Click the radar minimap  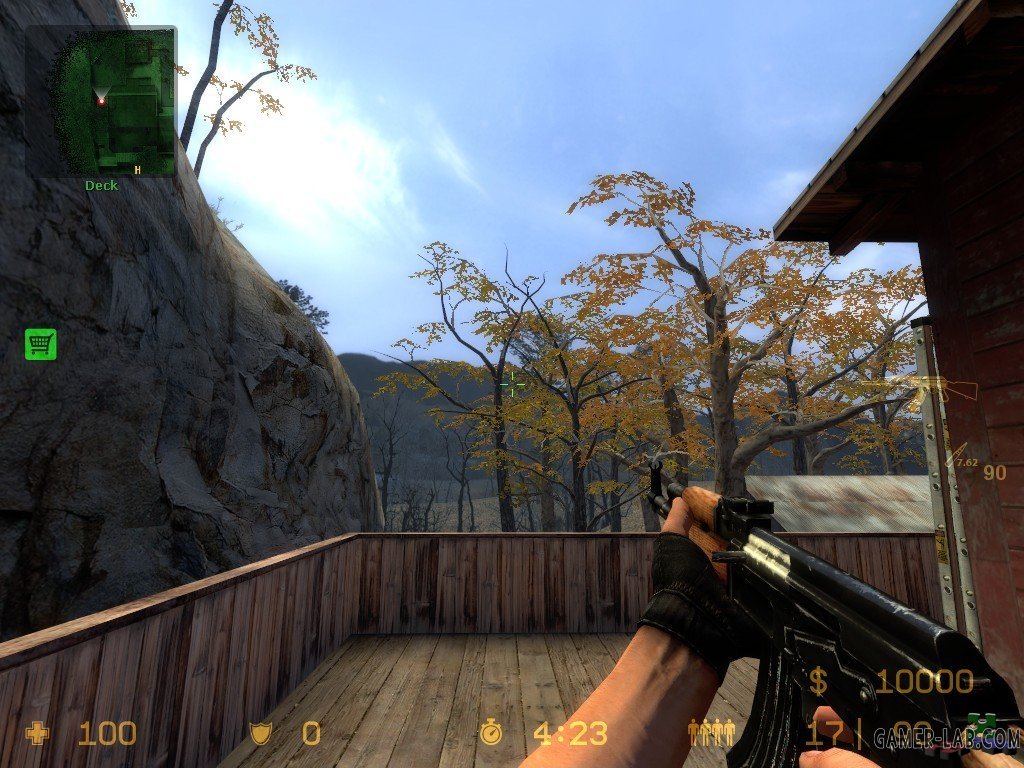coord(100,101)
